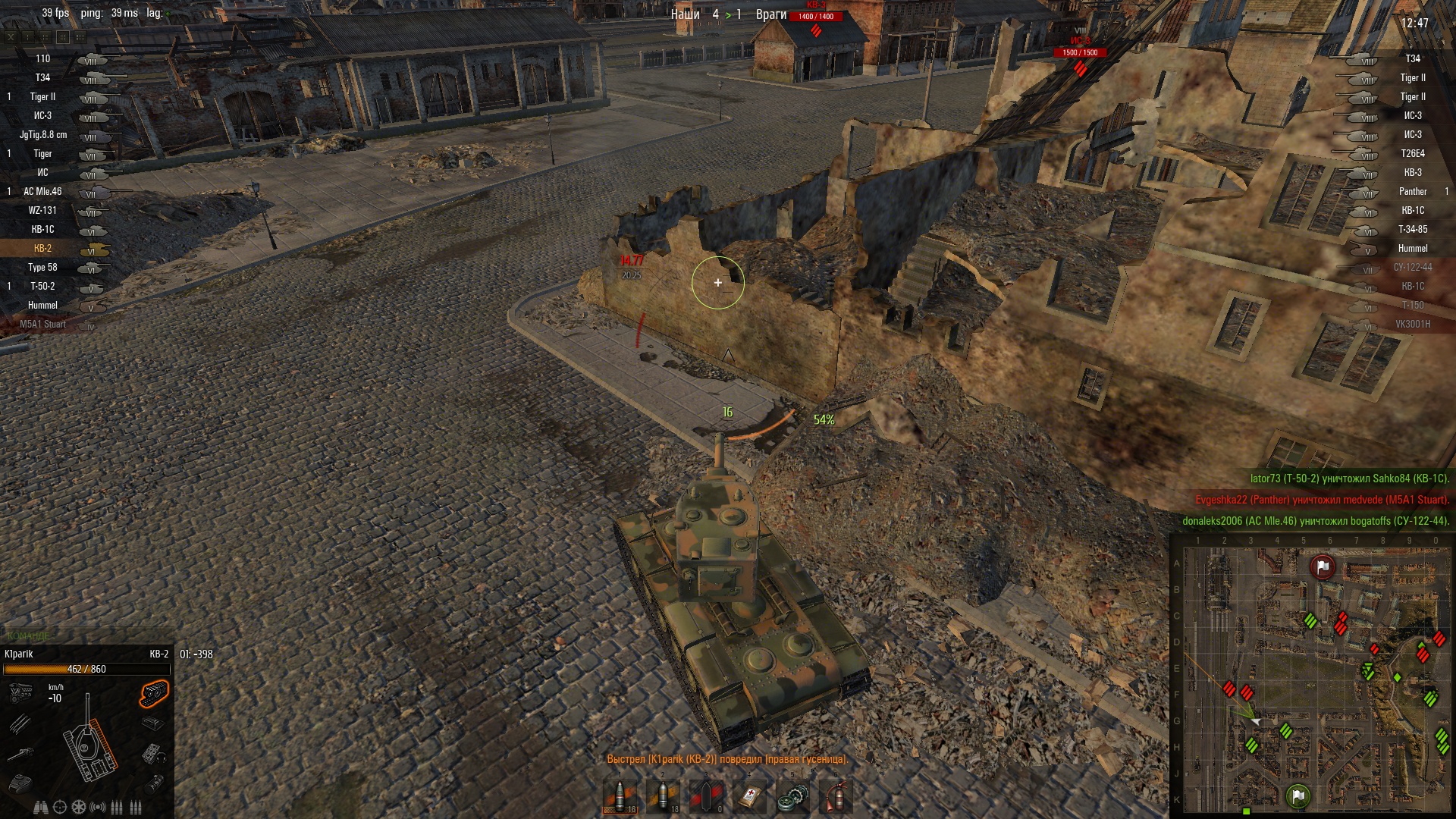Activate the repair kit consumable
Image resolution: width=1456 pixels, height=819 pixels.
[x=792, y=797]
